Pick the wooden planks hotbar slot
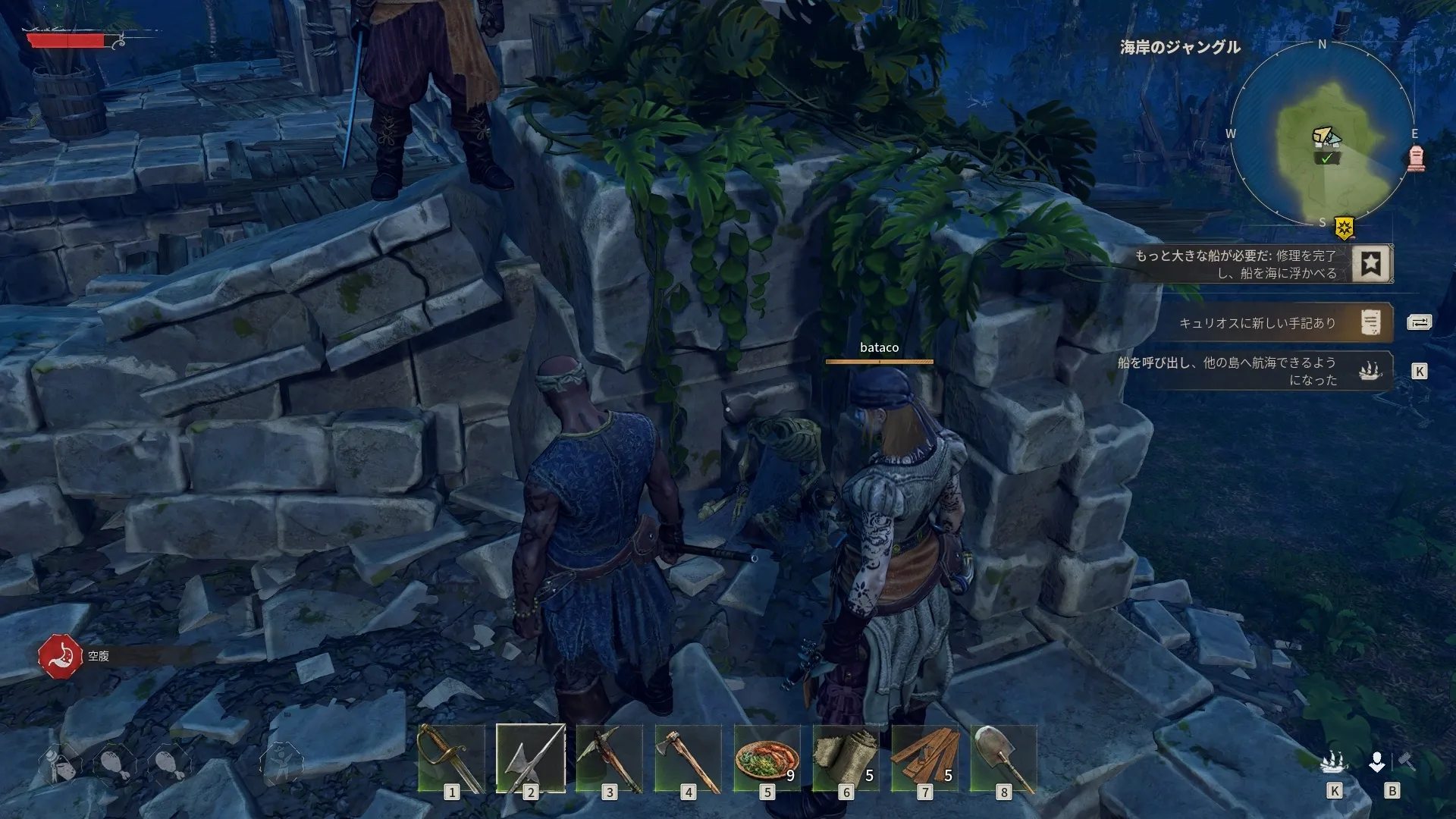Image resolution: width=1456 pixels, height=819 pixels. 924,758
